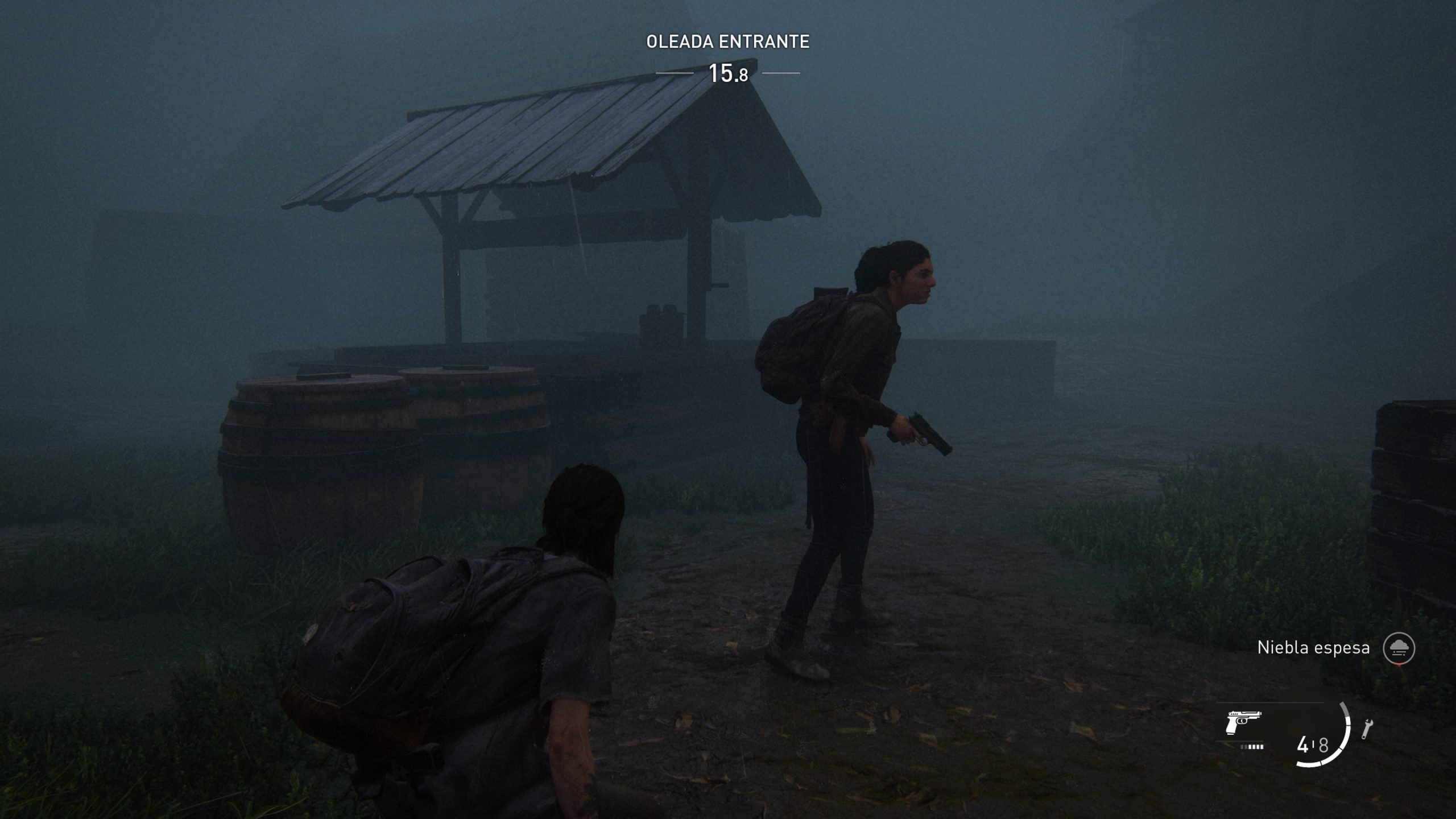Click the divider between ammo numbers 4 and 8

(1314, 744)
